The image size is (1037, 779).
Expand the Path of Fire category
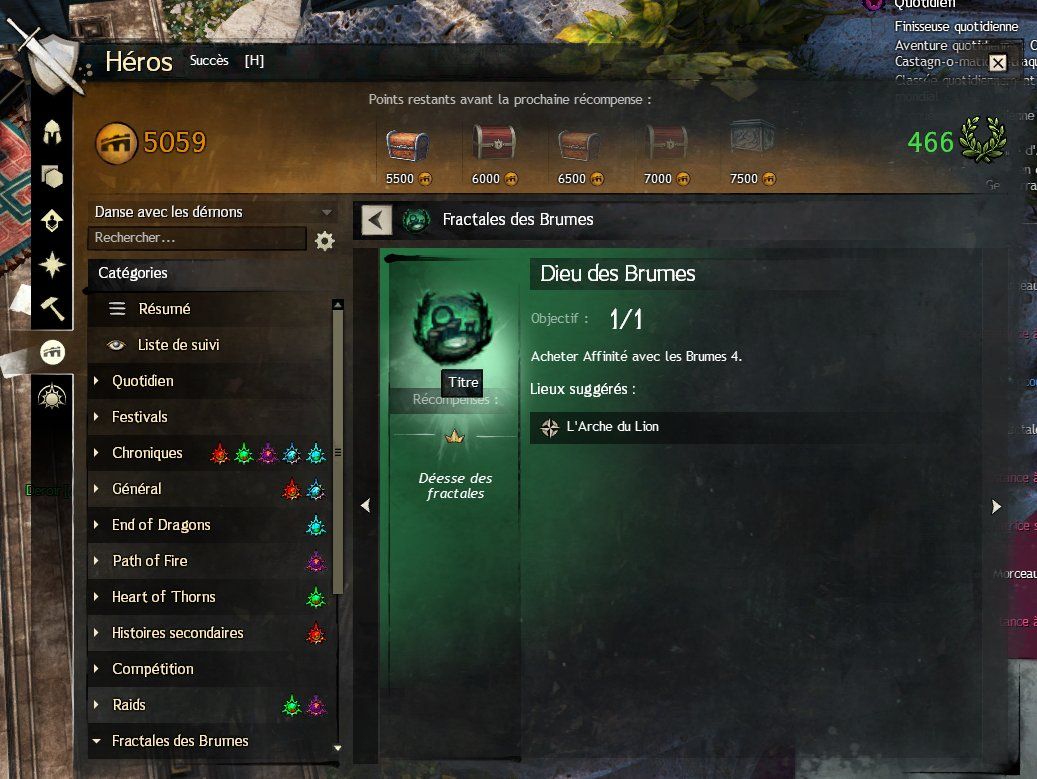[149, 561]
